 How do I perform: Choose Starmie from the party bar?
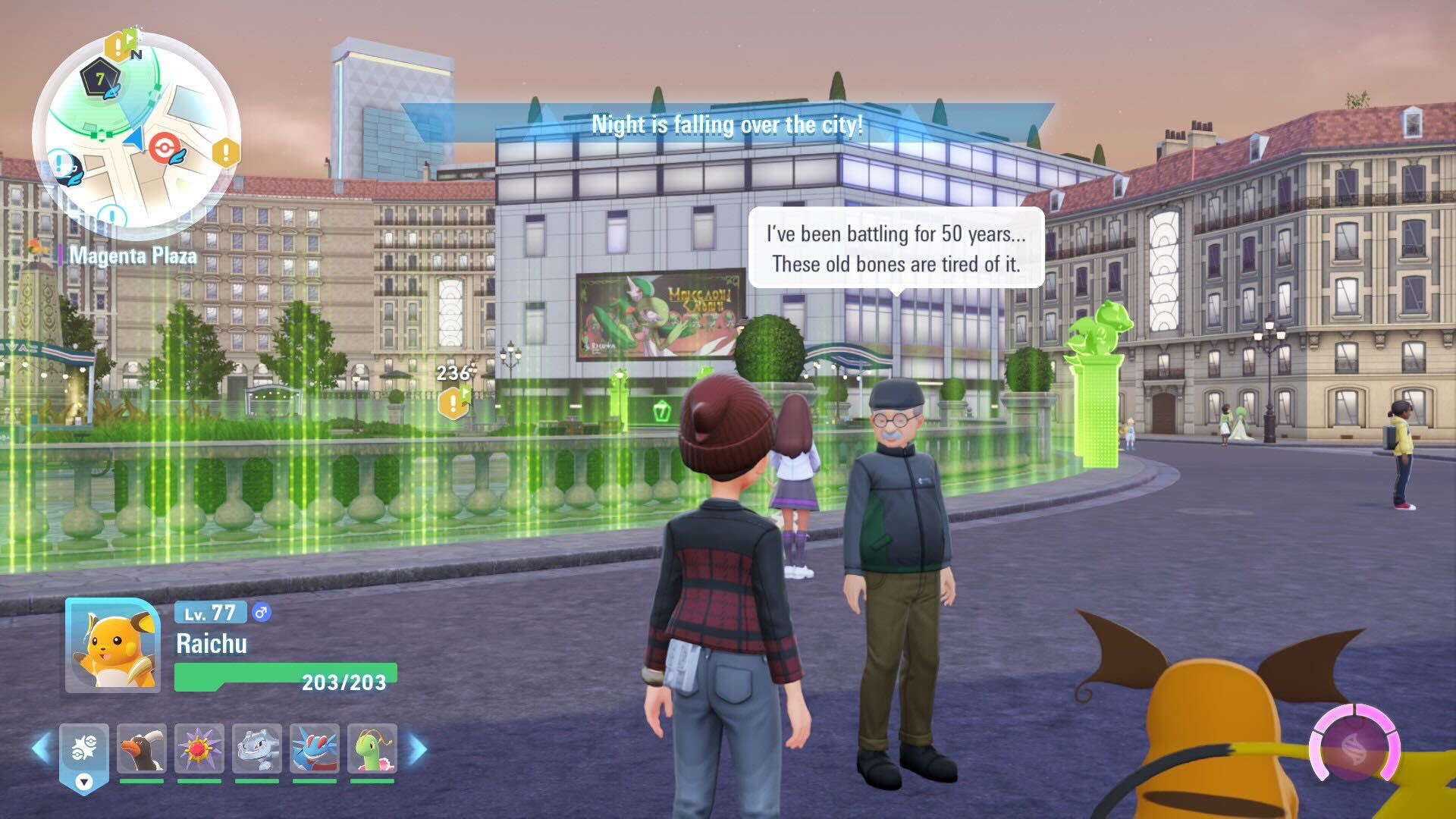pyautogui.click(x=199, y=748)
